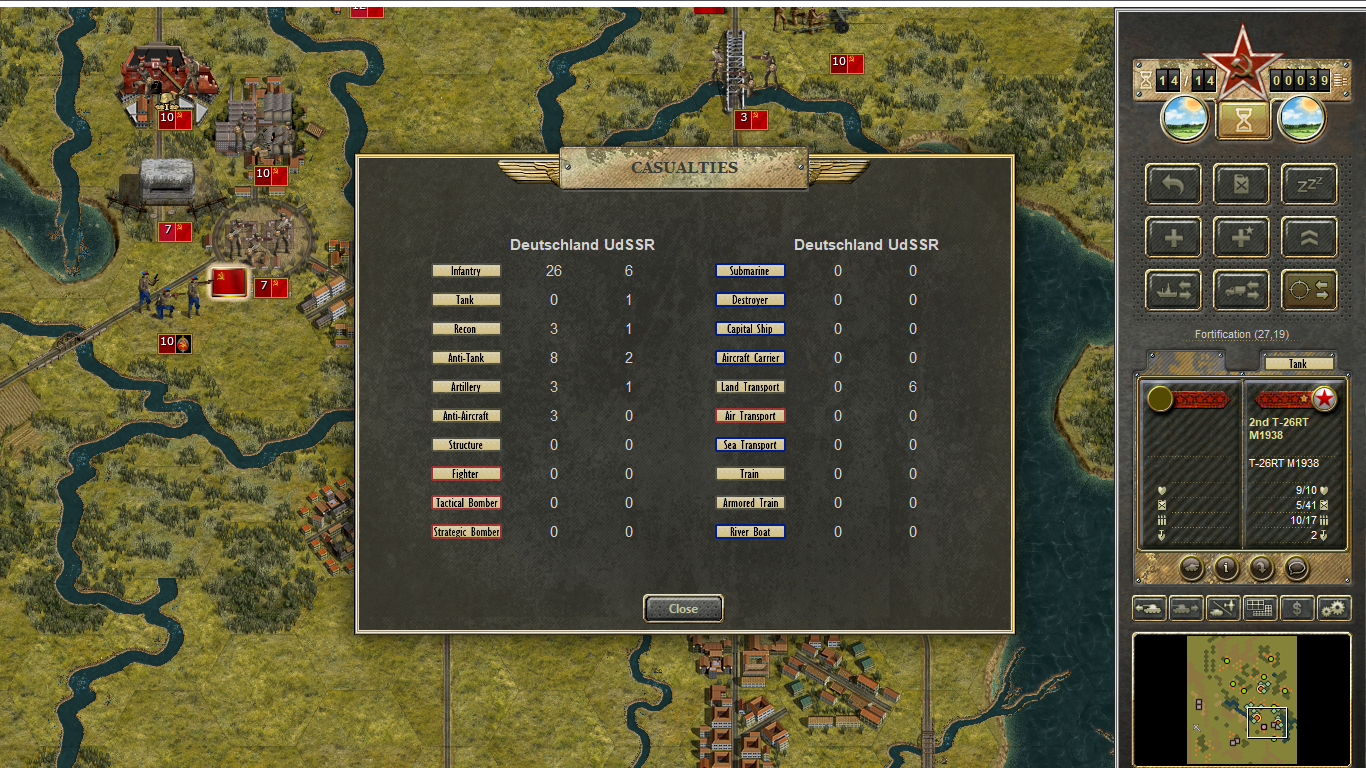Screen dimensions: 1366x768
Task: Upgrade the unit with the chevron button
Action: click(x=1309, y=238)
